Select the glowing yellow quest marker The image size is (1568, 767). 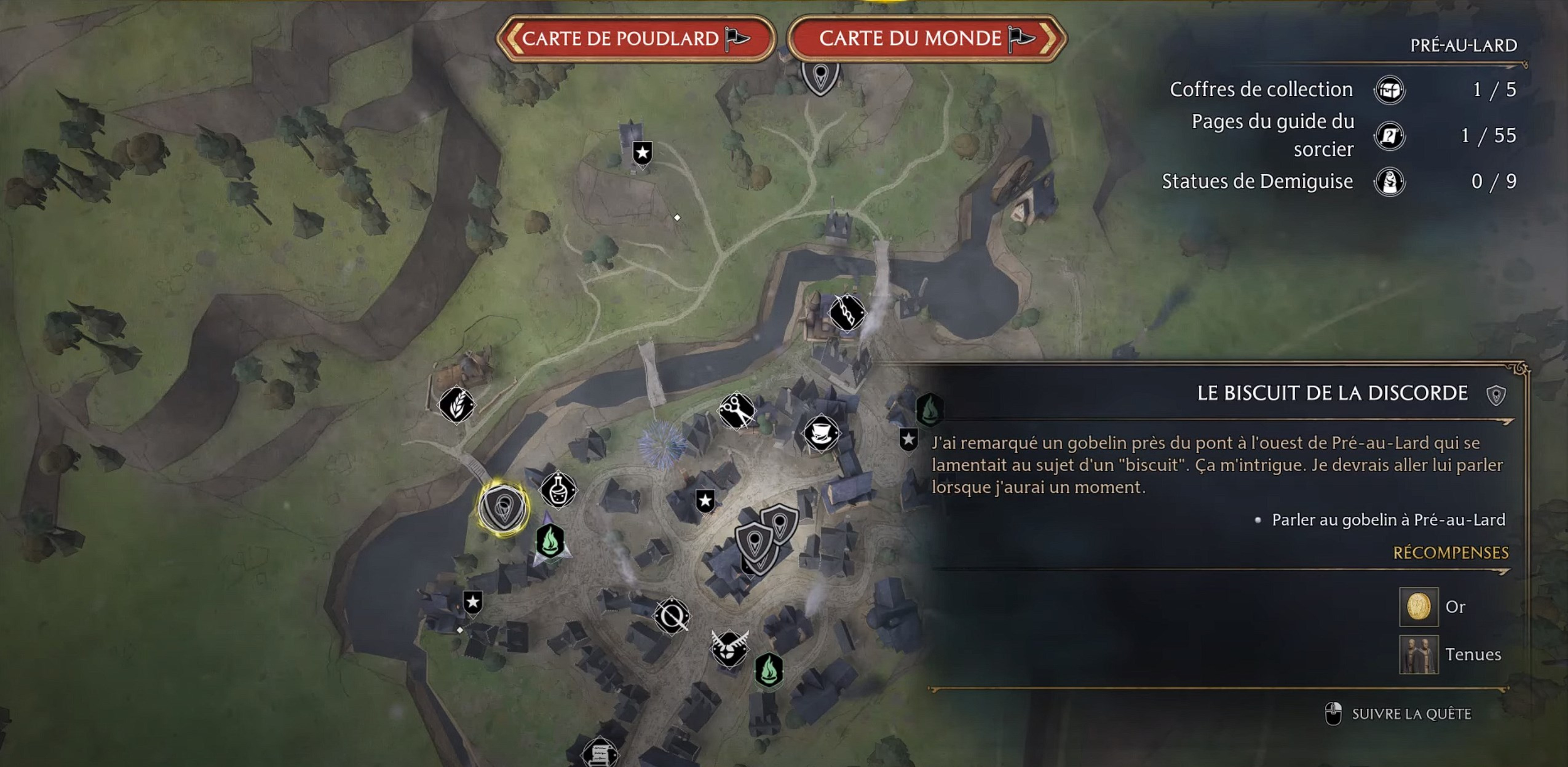(x=503, y=508)
